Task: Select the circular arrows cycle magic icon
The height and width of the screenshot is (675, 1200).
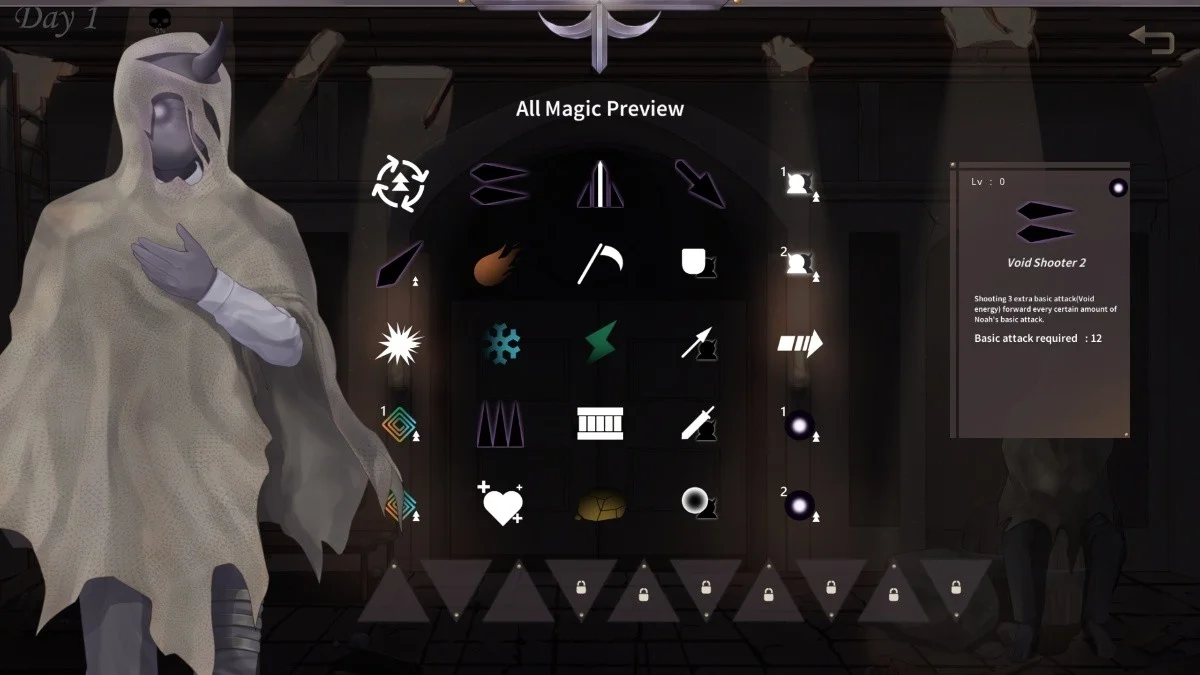Action: (400, 184)
